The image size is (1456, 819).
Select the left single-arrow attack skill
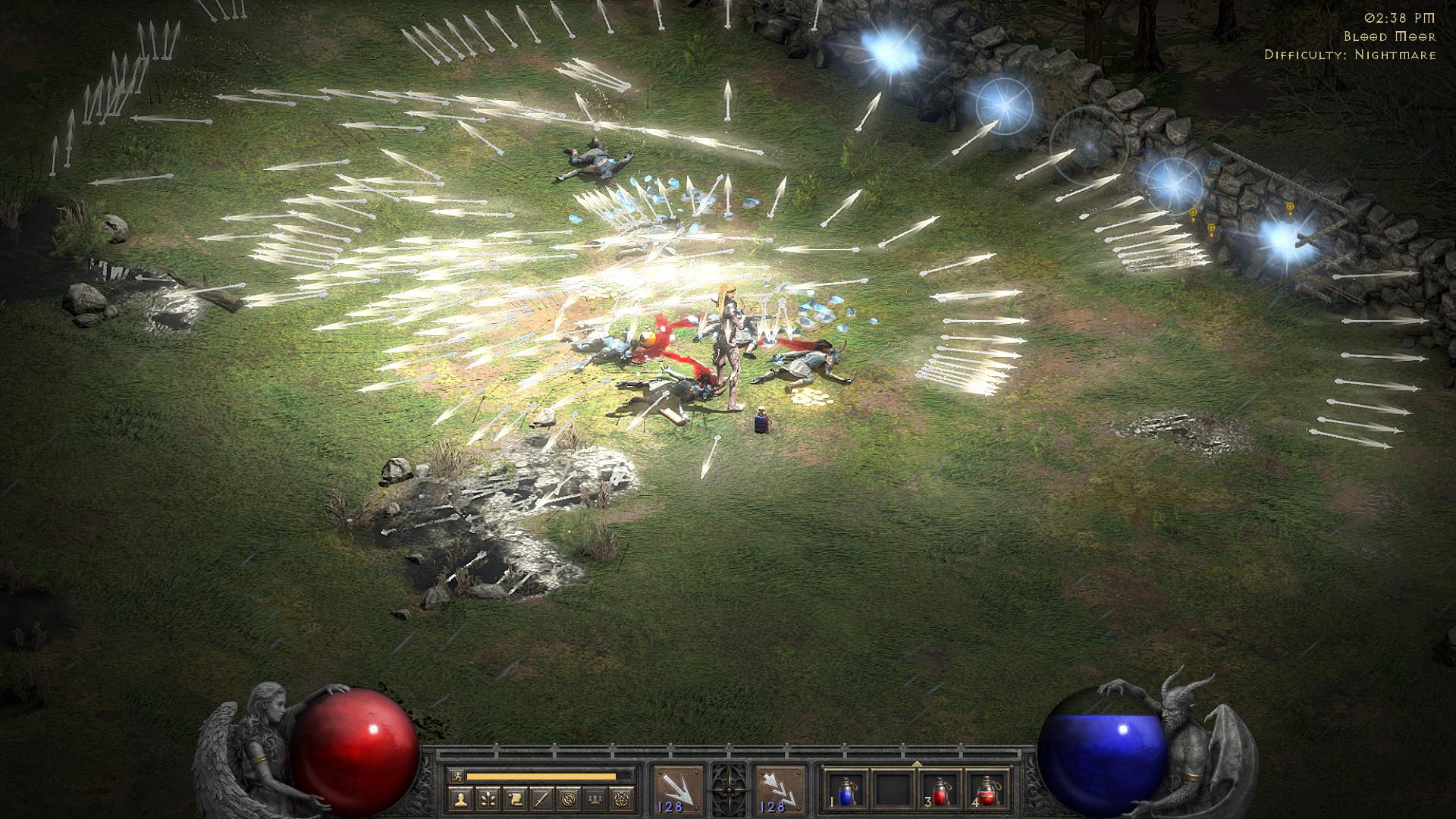[x=679, y=789]
